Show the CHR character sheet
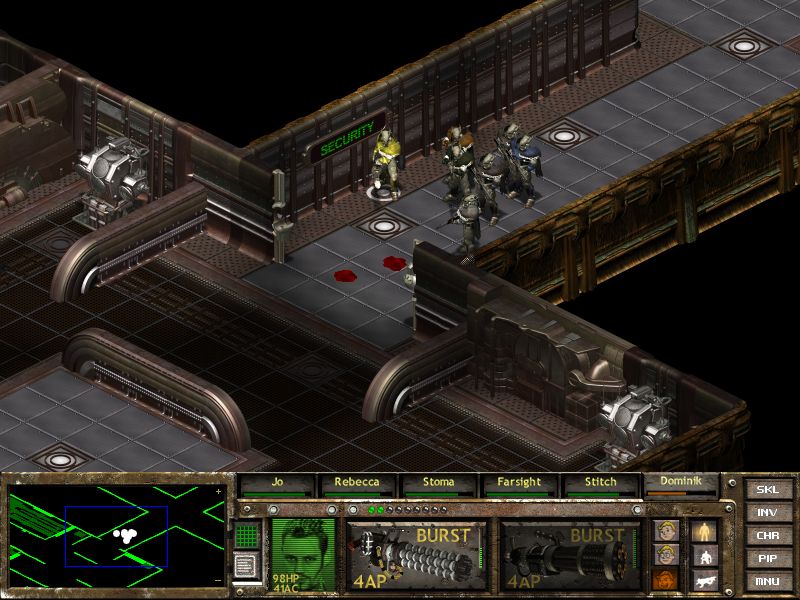The height and width of the screenshot is (600, 800). click(767, 536)
